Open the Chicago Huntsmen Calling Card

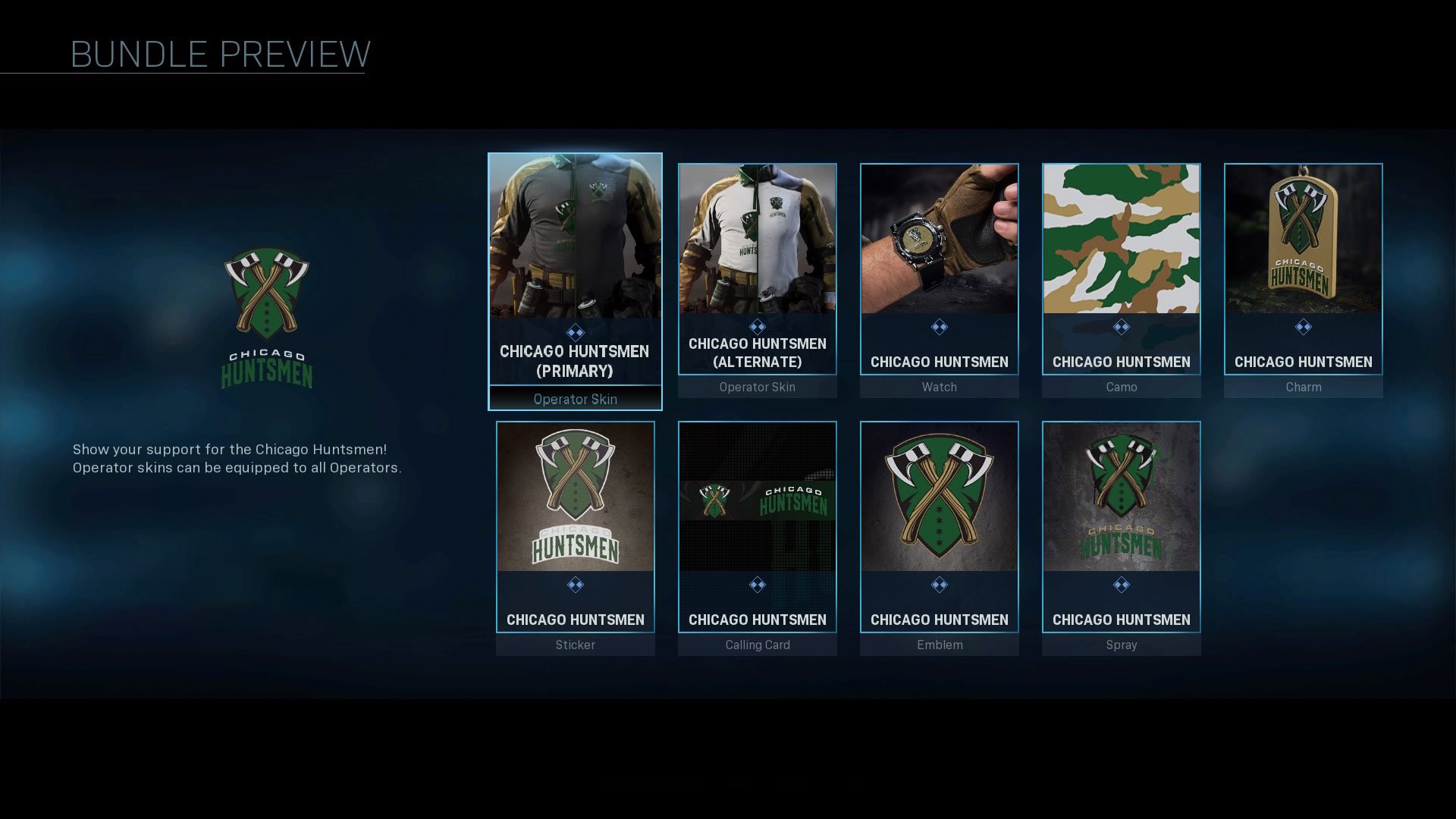pos(757,497)
